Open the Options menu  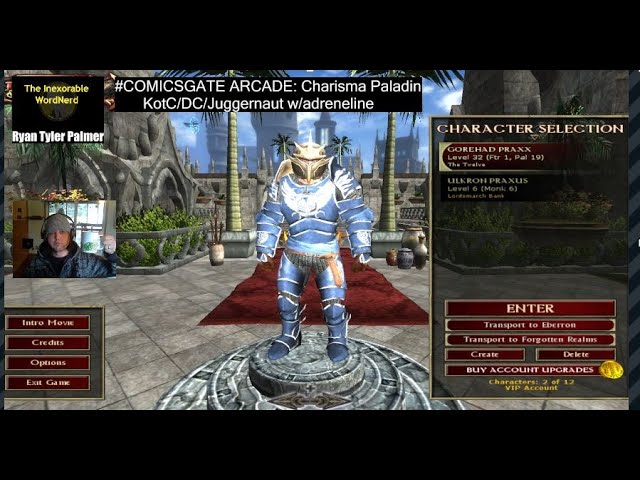point(47,363)
